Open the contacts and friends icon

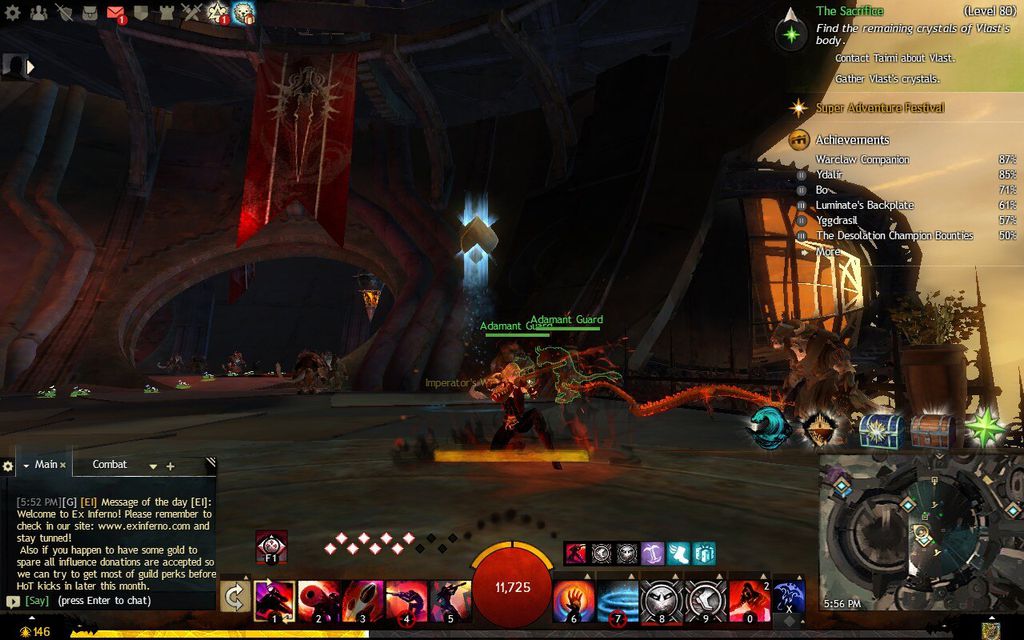pyautogui.click(x=39, y=13)
